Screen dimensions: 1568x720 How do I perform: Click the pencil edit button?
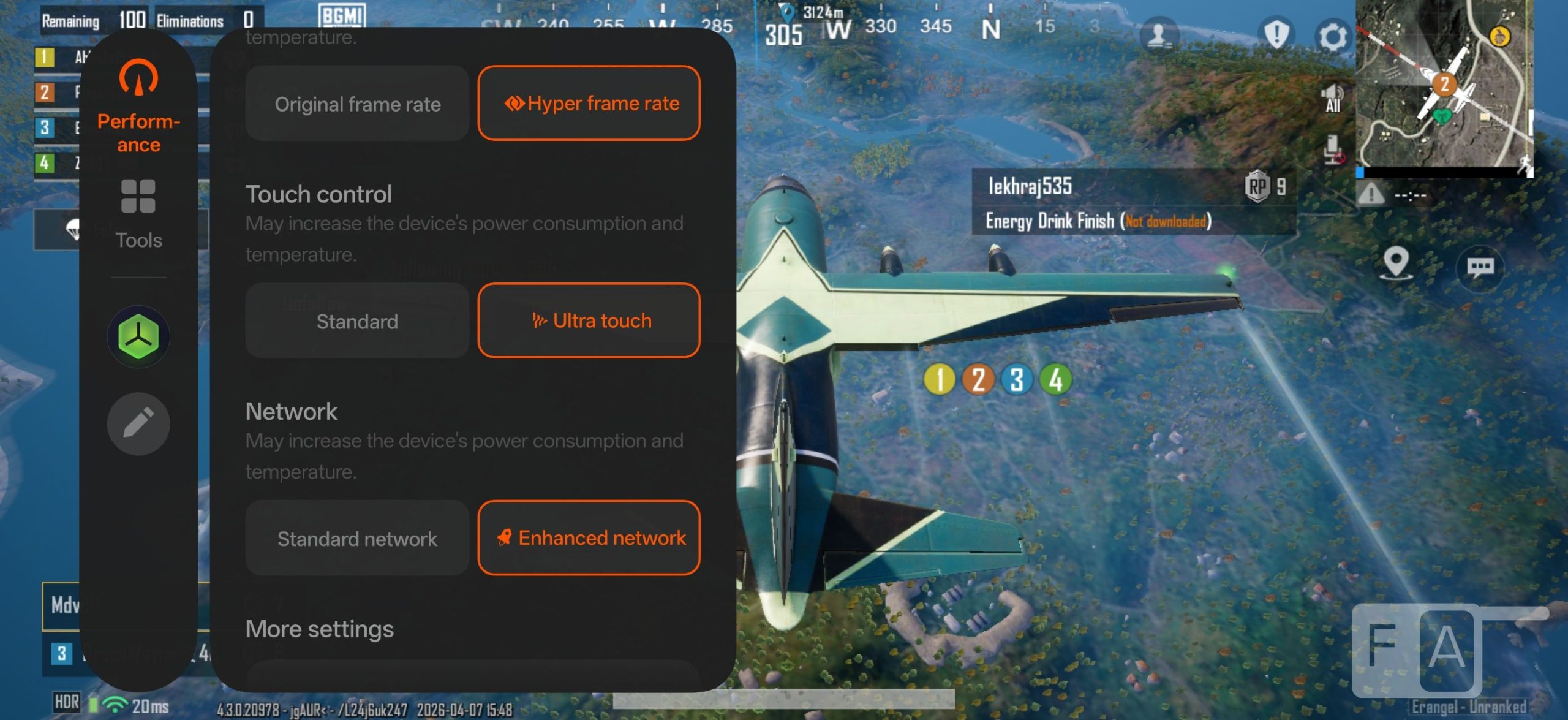pyautogui.click(x=138, y=423)
